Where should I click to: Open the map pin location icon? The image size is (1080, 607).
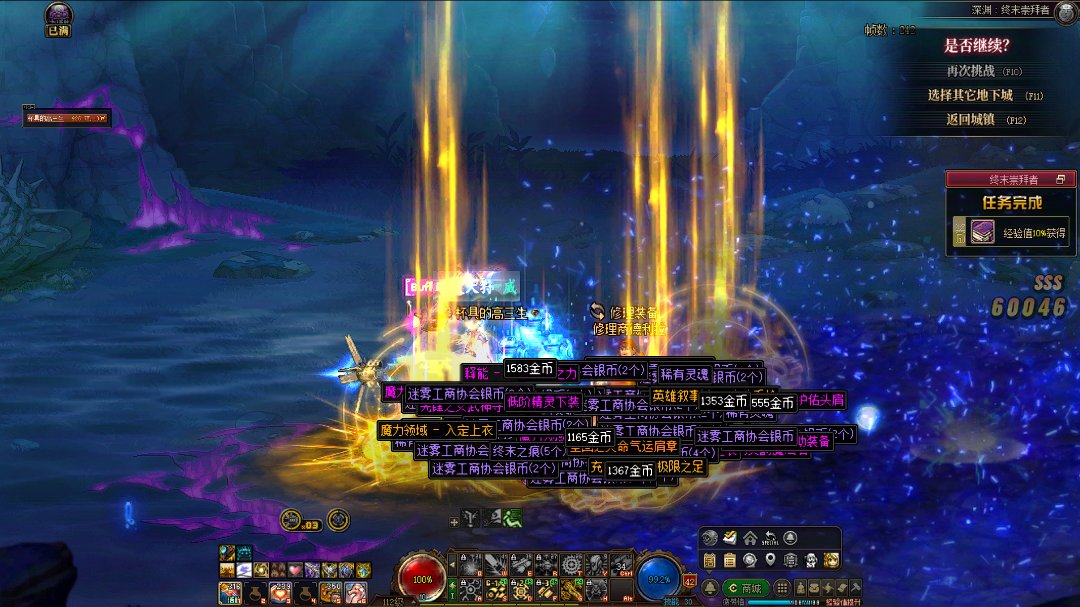coord(769,560)
